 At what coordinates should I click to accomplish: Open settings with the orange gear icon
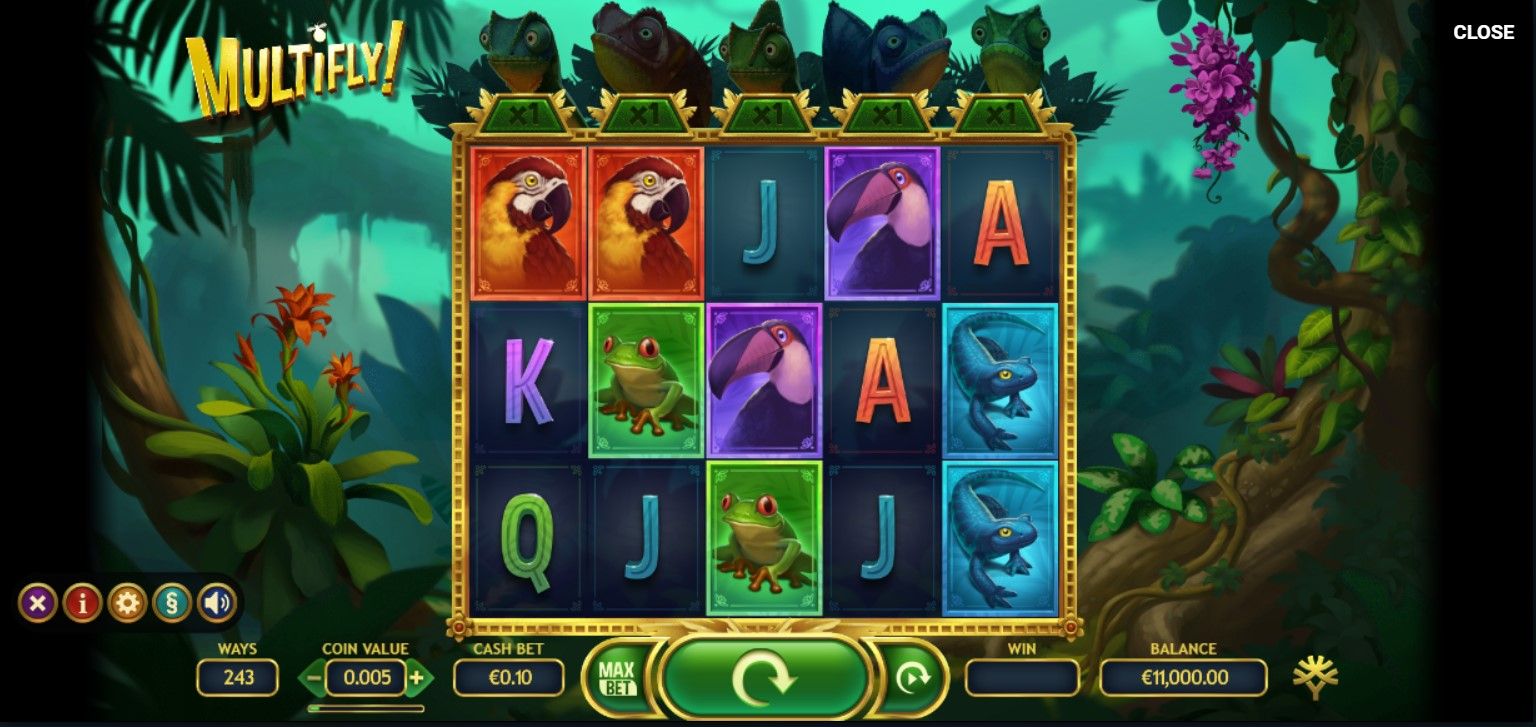point(127,603)
